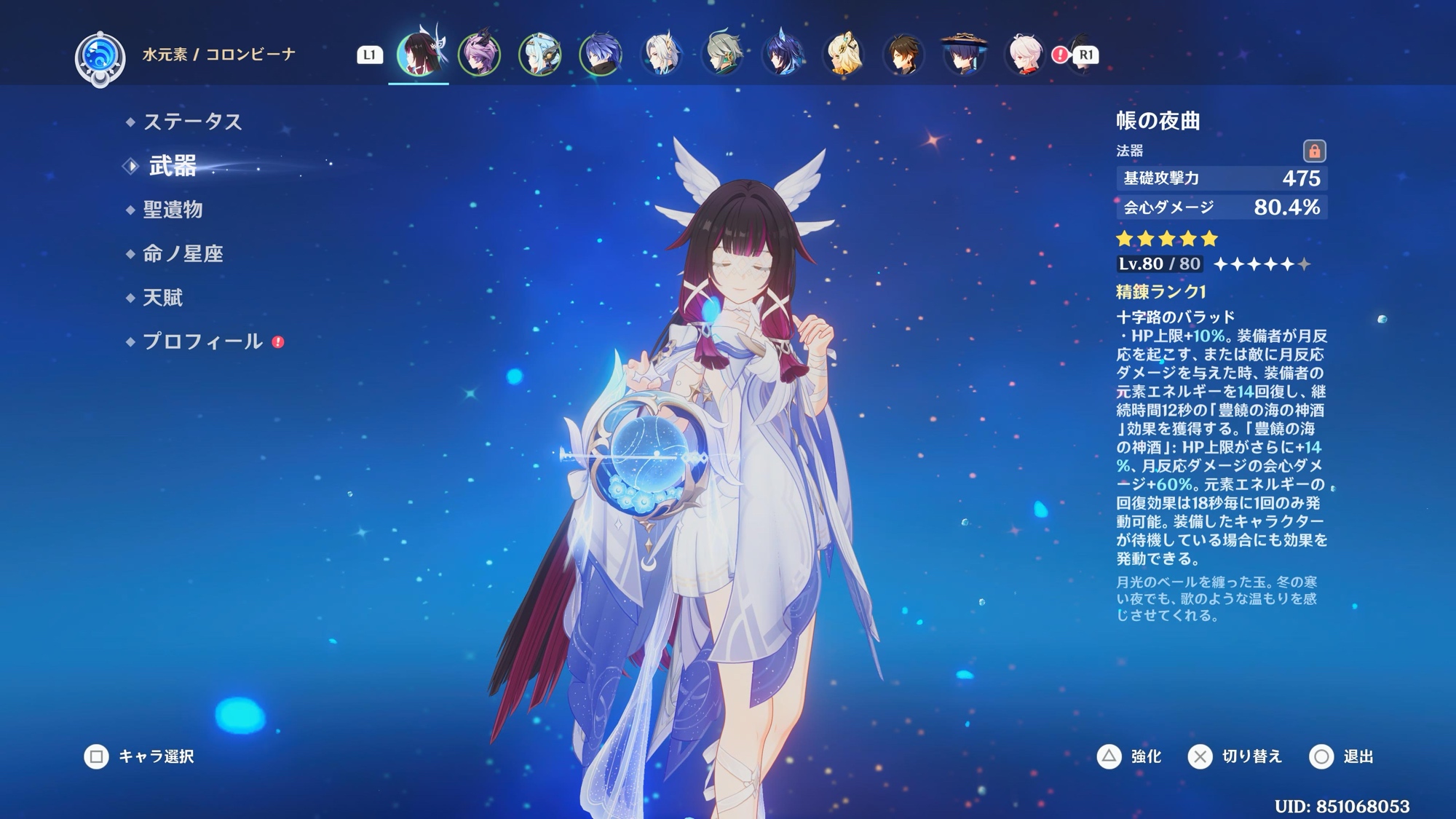This screenshot has height=819, width=1456.
Task: Choose the purple-haired horned character portrait
Action: 479,55
